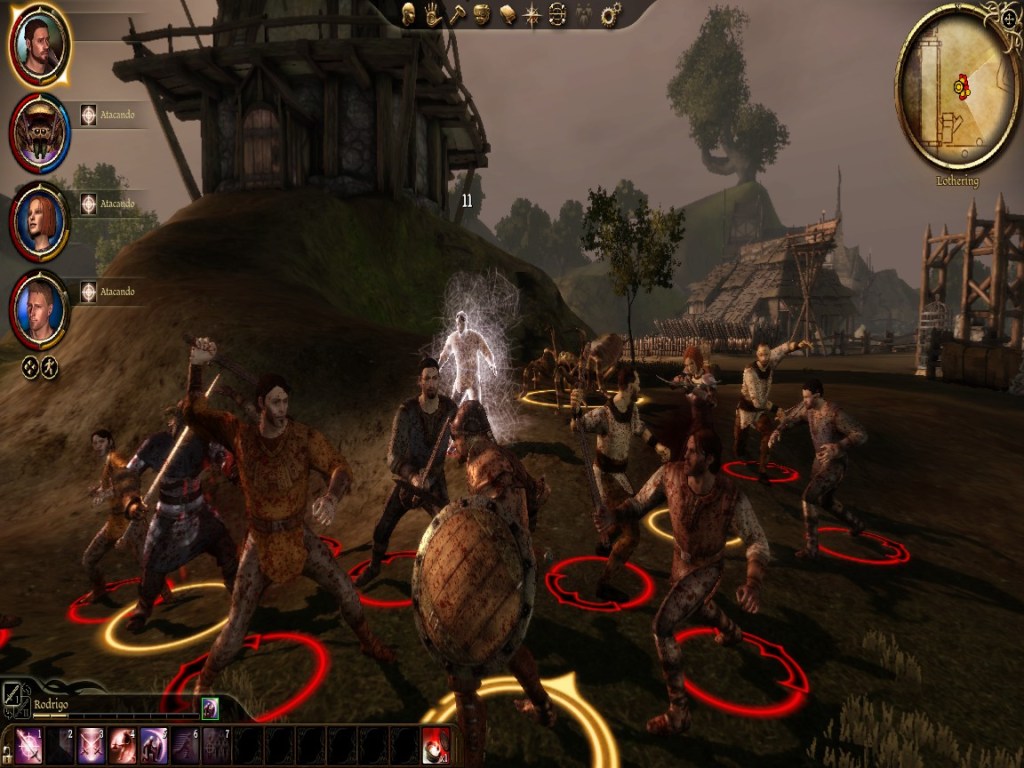Open the golden helmet menu icon
1024x768 pixels.
(482, 14)
